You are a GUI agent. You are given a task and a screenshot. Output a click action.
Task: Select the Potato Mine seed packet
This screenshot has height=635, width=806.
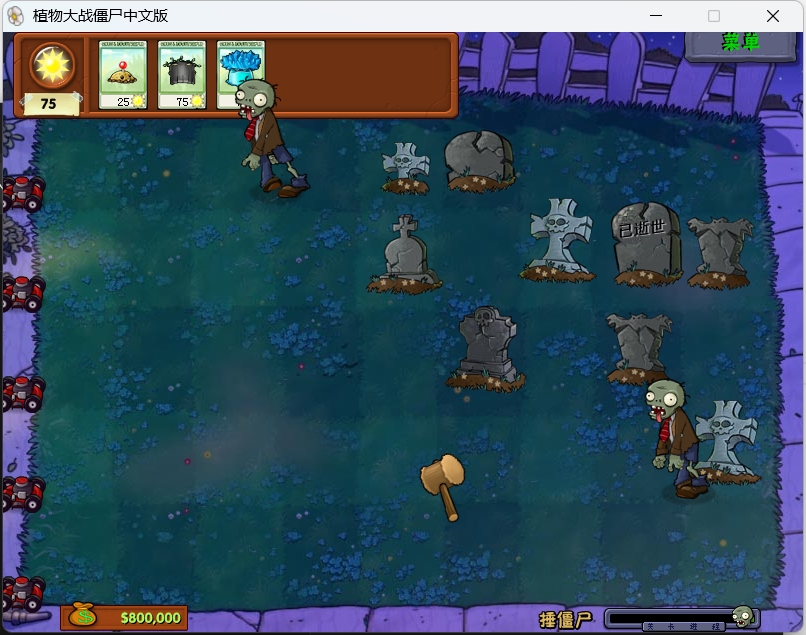click(122, 74)
